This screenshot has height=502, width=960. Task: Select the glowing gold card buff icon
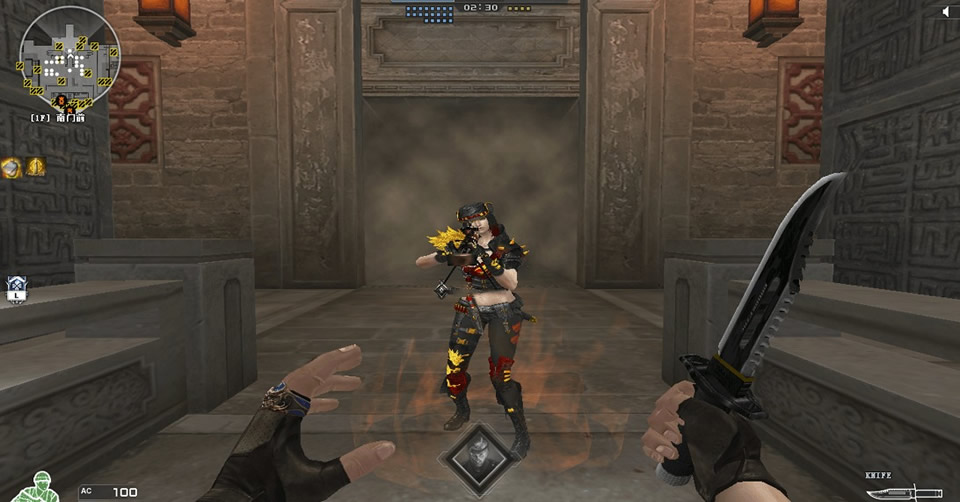pyautogui.click(x=12, y=167)
